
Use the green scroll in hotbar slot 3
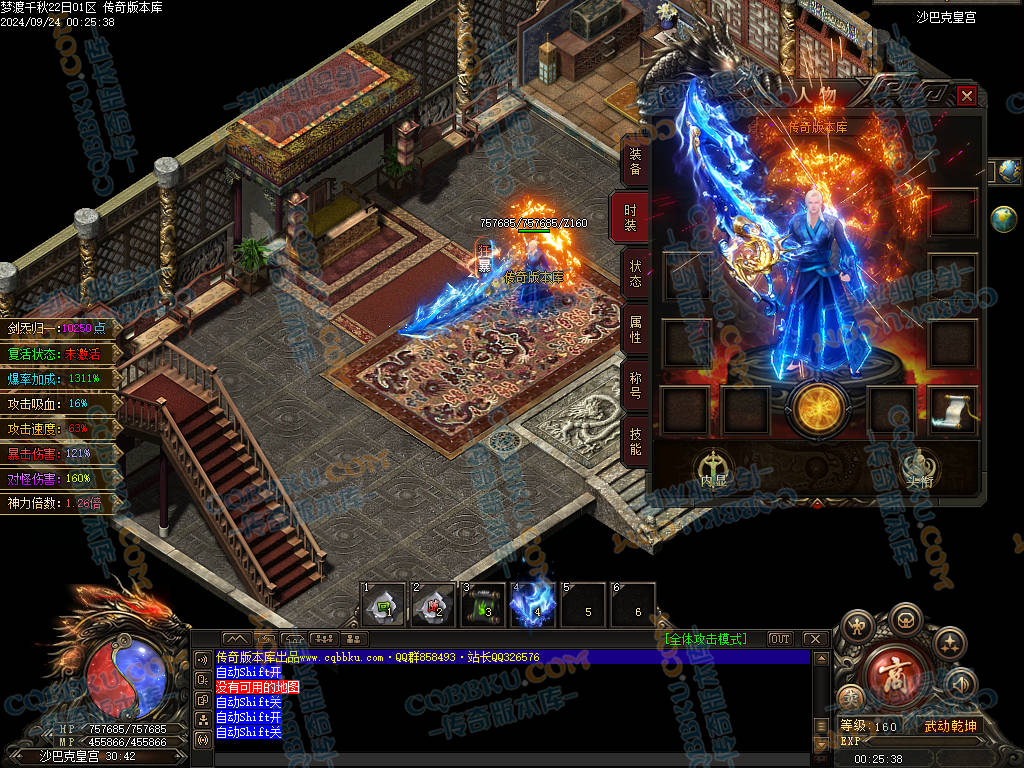pyautogui.click(x=483, y=605)
